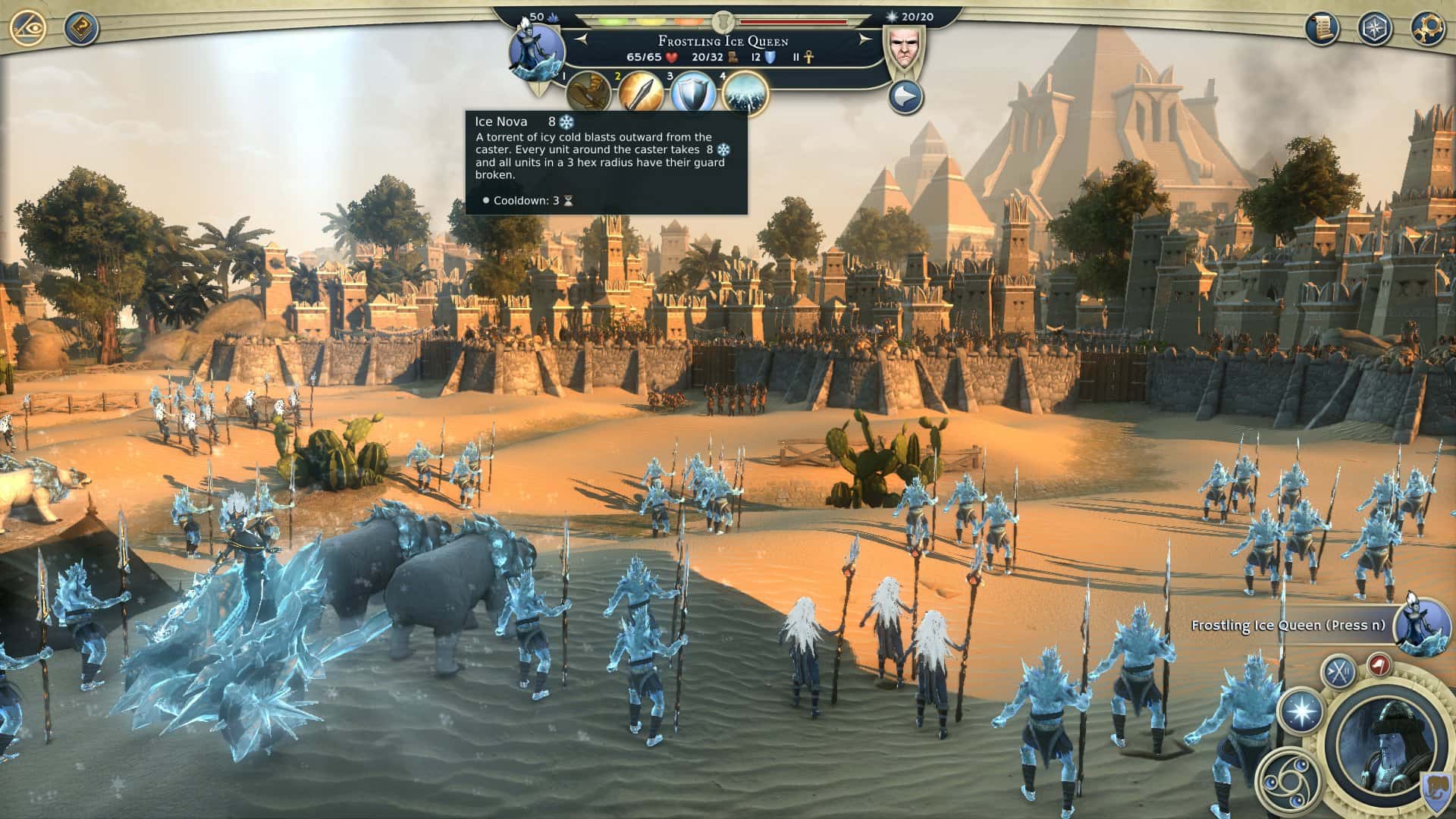Viewport: 1456px width, 819px height.
Task: Select the ranged attack ability in slot 1
Action: click(x=589, y=91)
